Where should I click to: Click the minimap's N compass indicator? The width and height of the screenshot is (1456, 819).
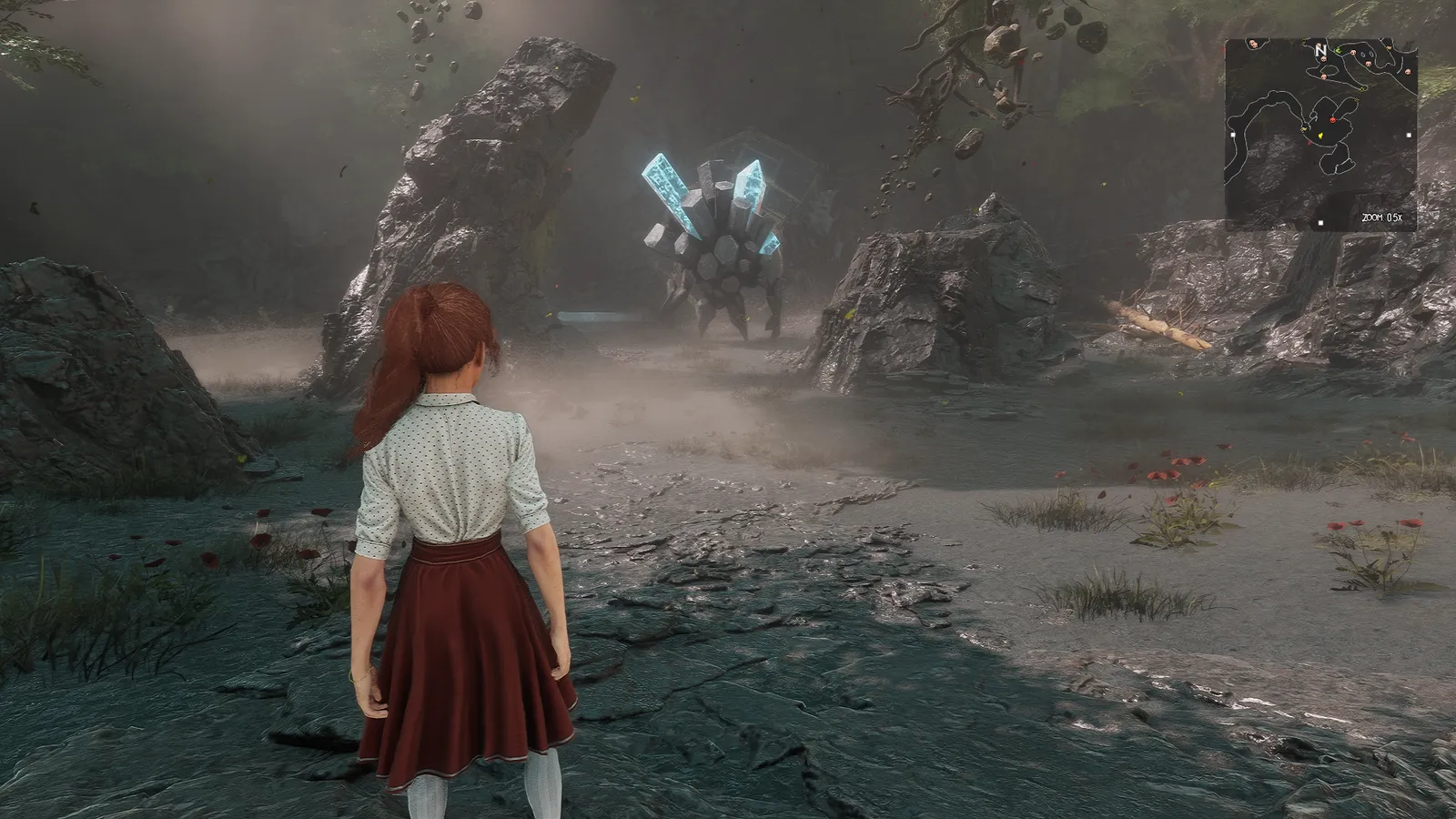click(1320, 50)
